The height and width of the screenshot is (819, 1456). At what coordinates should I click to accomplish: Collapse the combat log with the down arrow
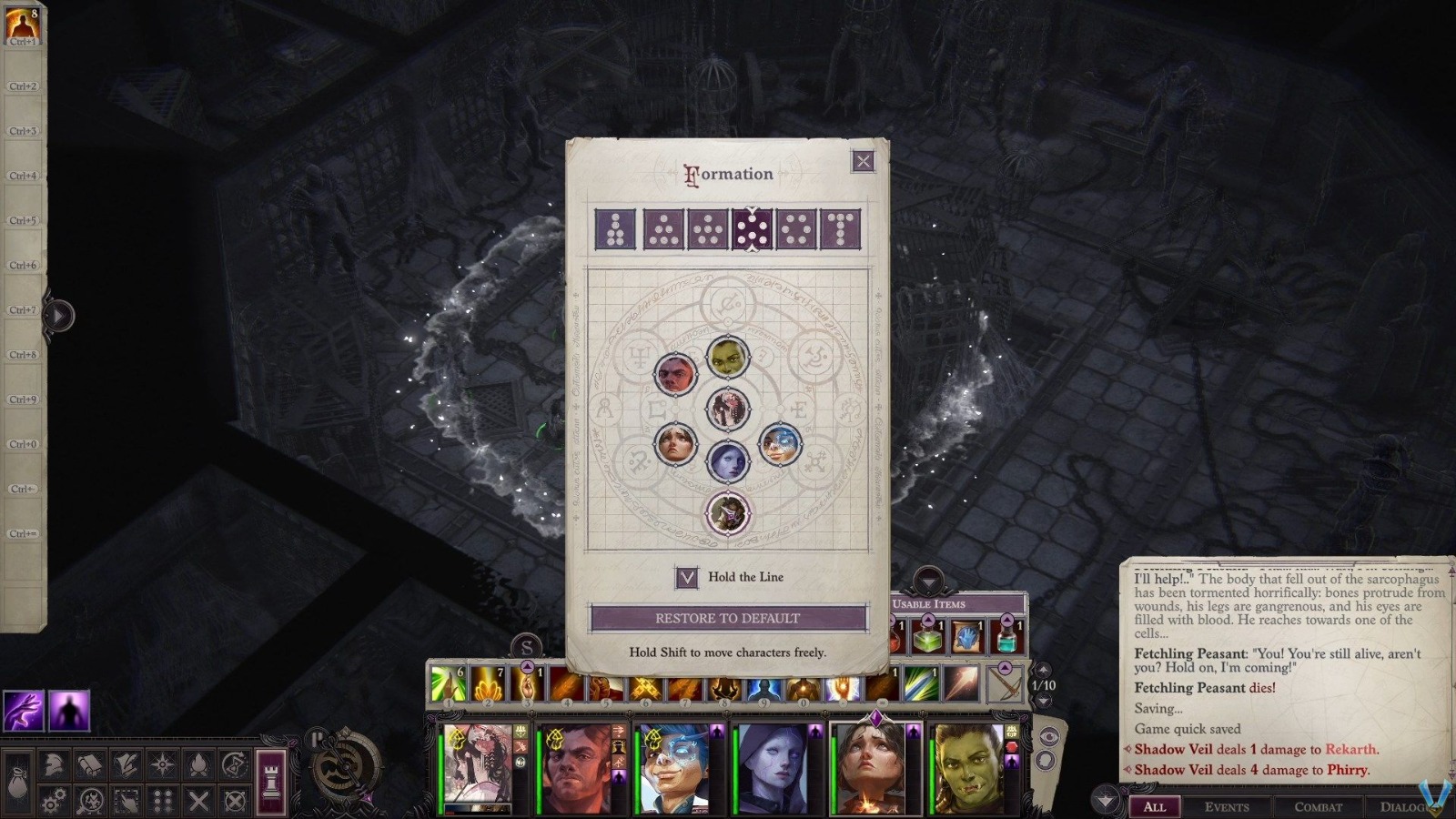click(x=1105, y=801)
